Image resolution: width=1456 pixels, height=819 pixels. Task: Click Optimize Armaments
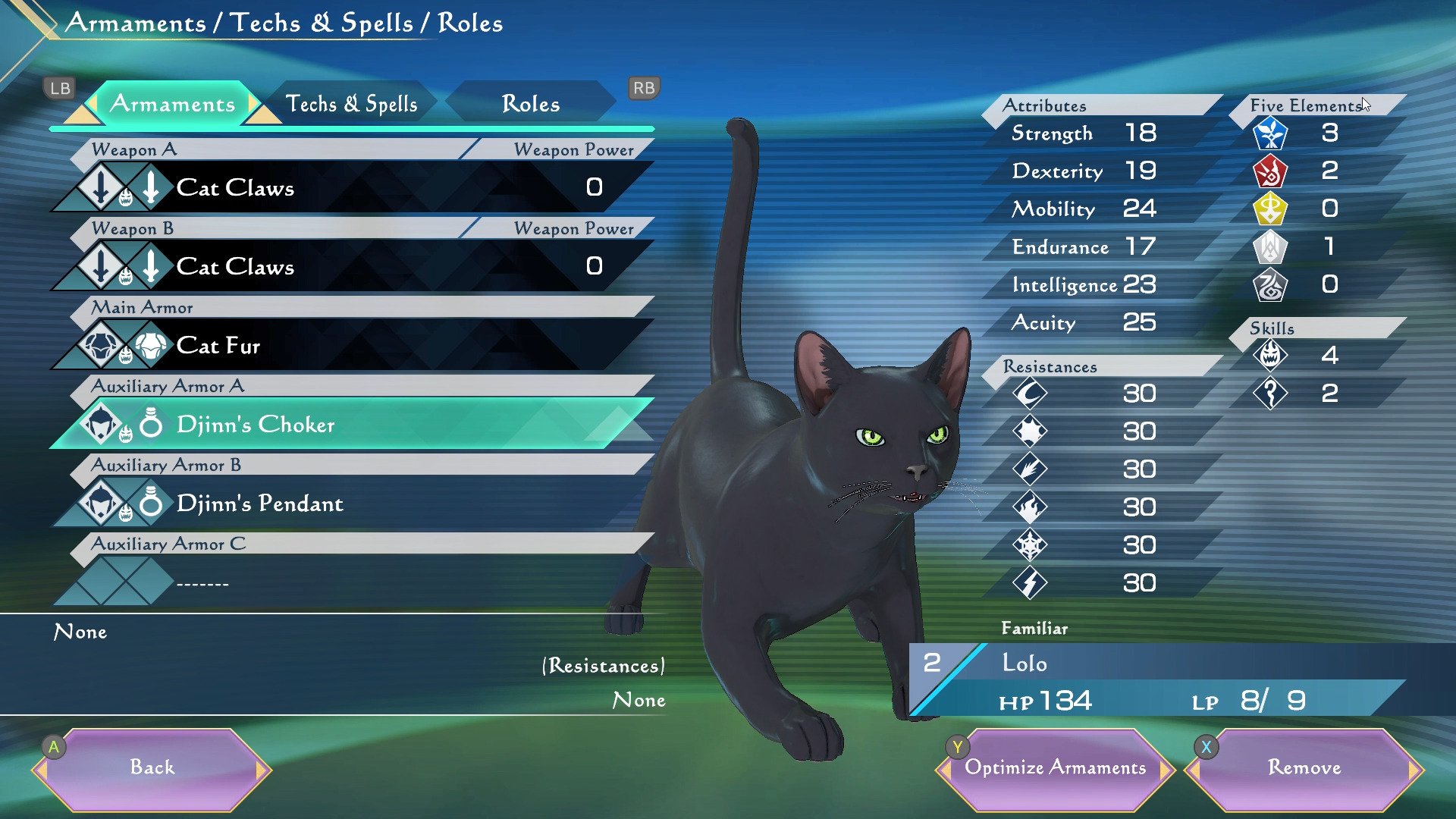[1055, 767]
